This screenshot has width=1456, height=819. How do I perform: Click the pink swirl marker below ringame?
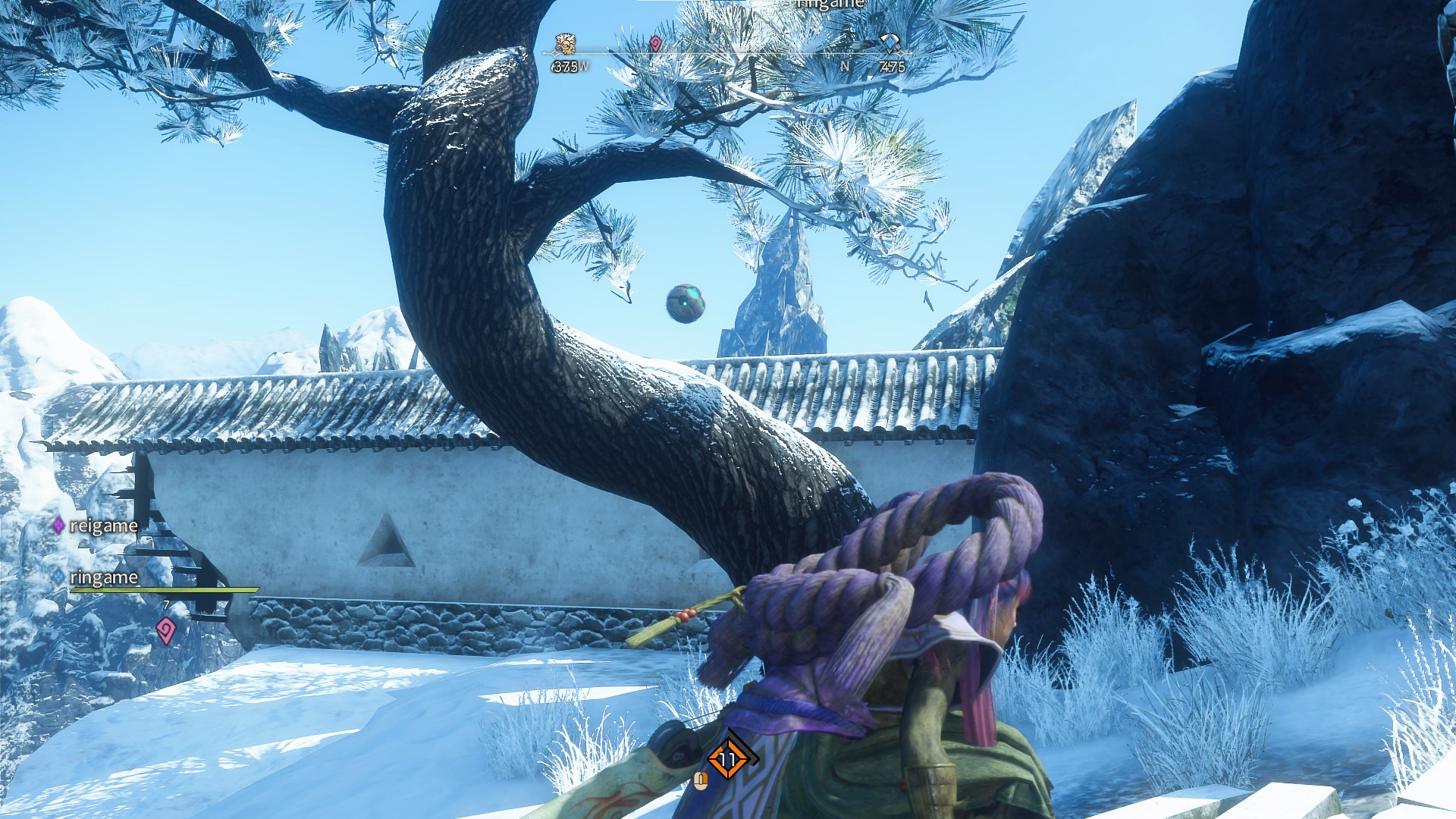(x=165, y=629)
